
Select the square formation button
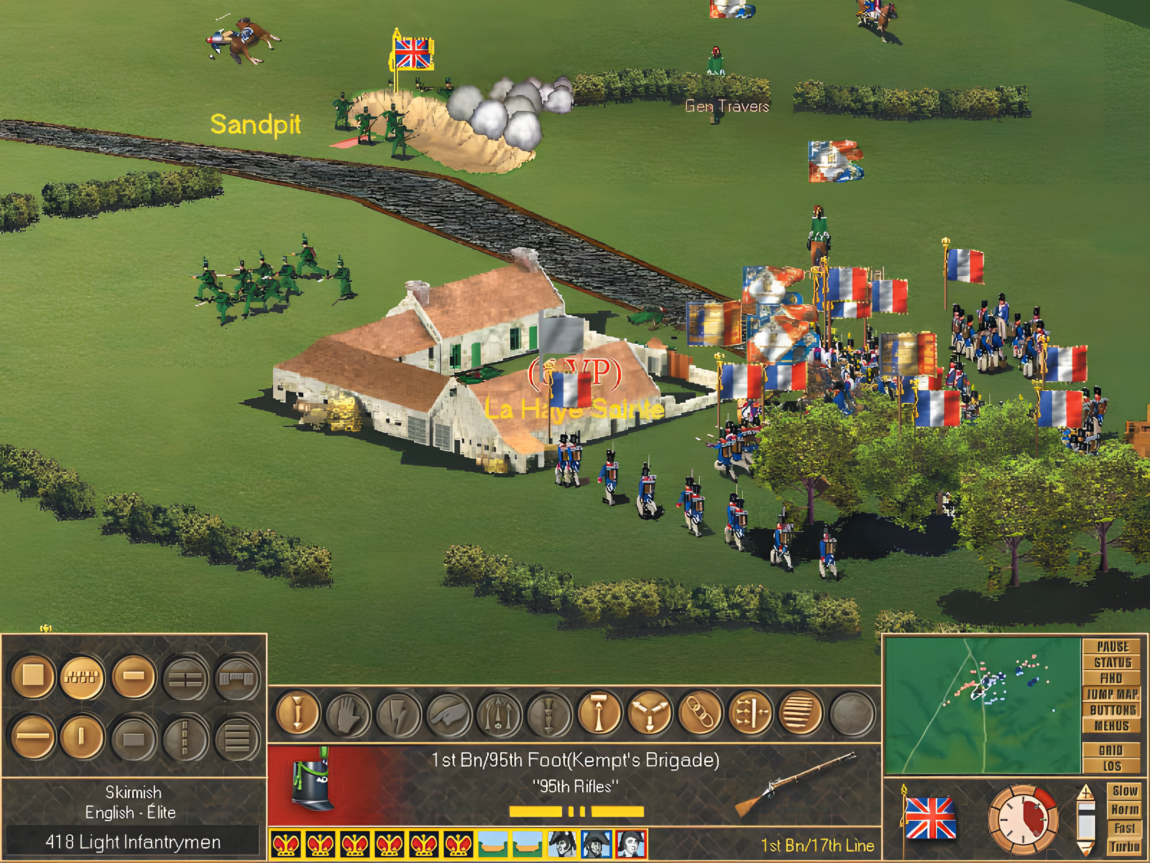[33, 677]
